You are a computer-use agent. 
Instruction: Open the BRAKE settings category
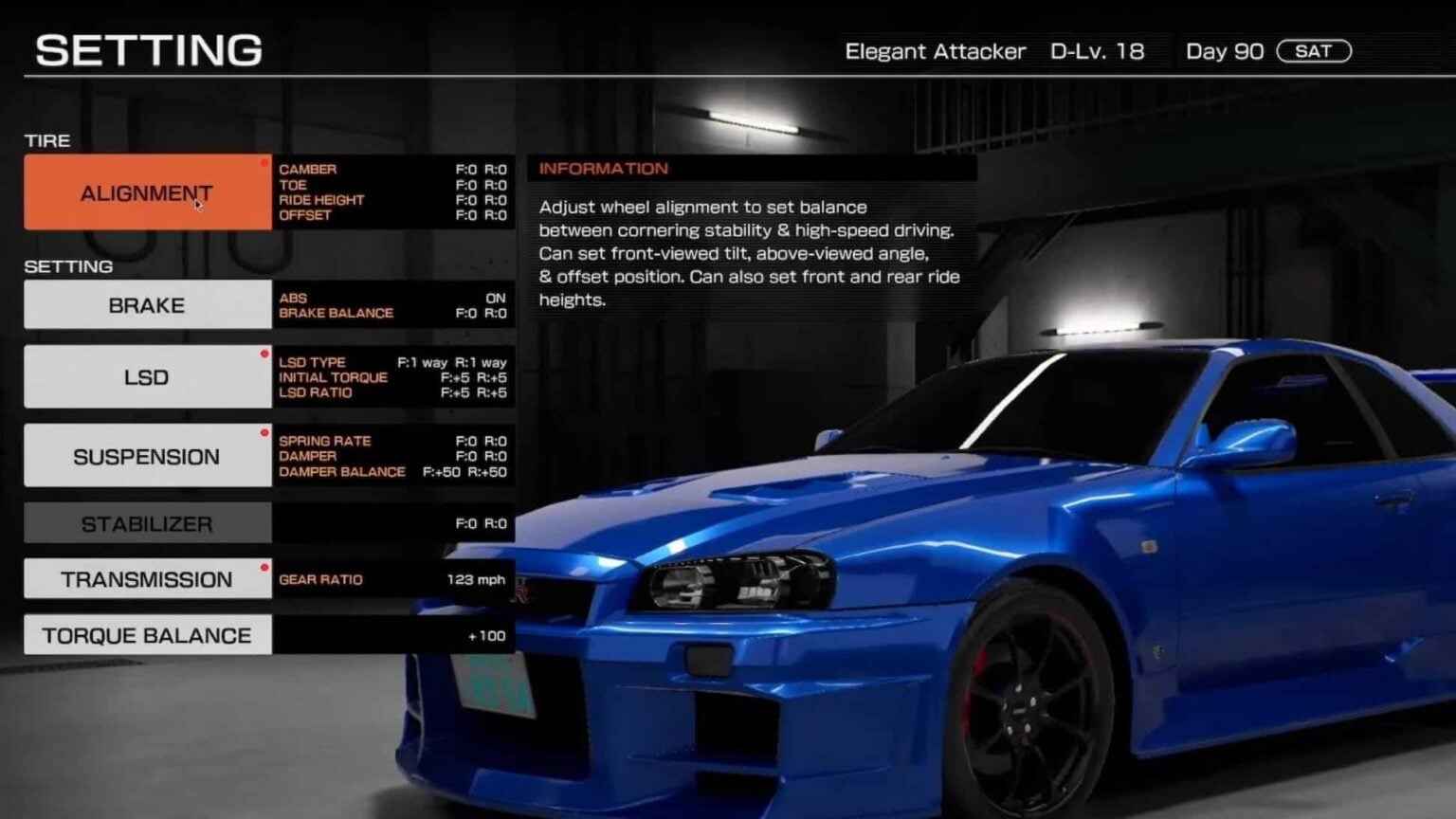point(147,304)
